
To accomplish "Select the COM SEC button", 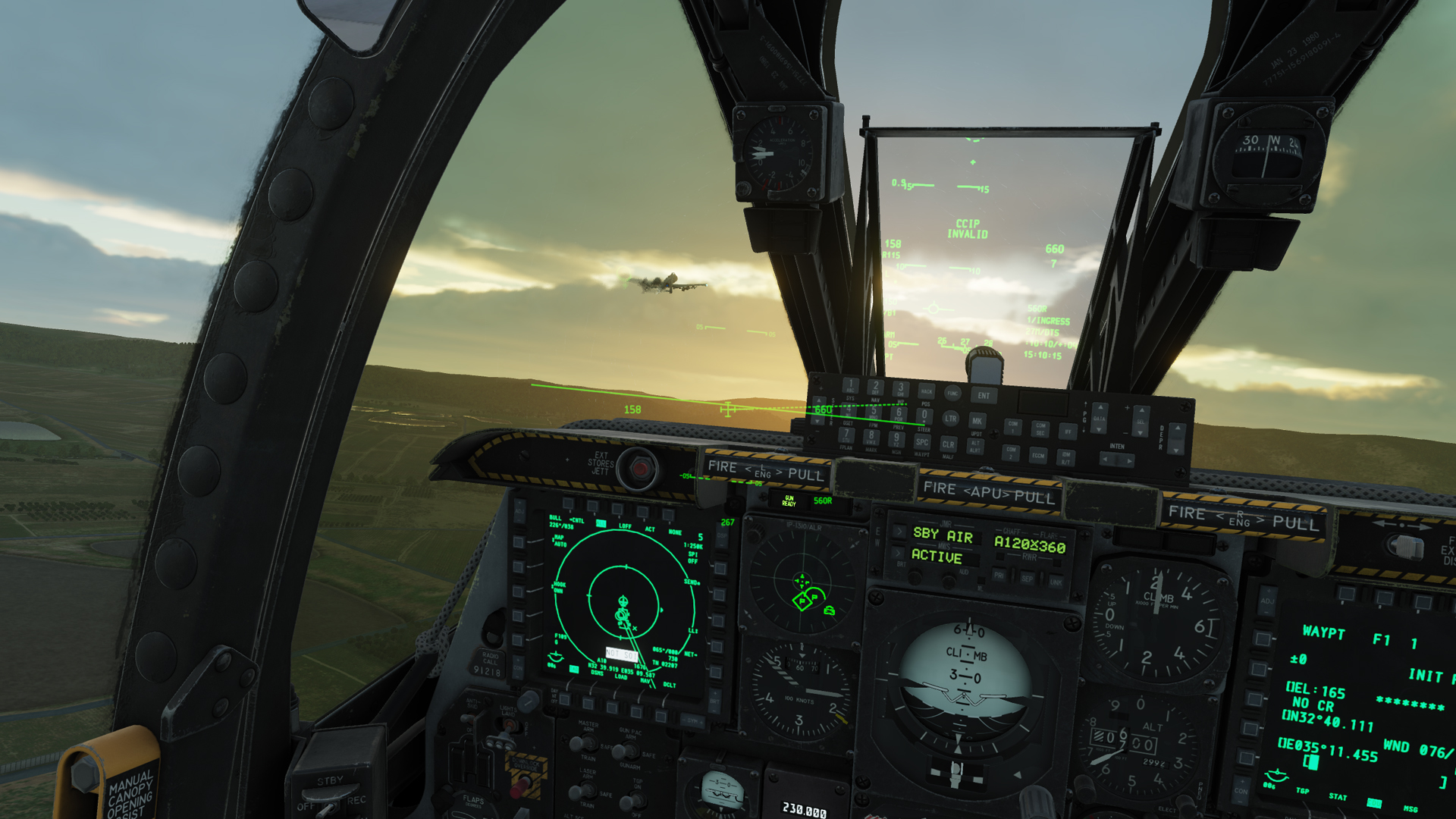I will pos(1040,429).
